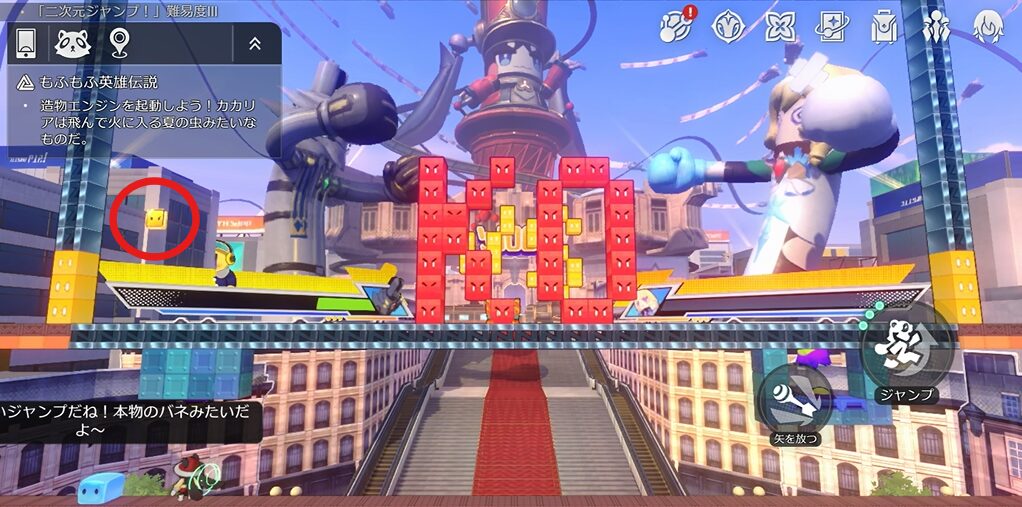Collapse the quest panel with double-chevron arrow
This screenshot has width=1022, height=507.
click(x=255, y=43)
